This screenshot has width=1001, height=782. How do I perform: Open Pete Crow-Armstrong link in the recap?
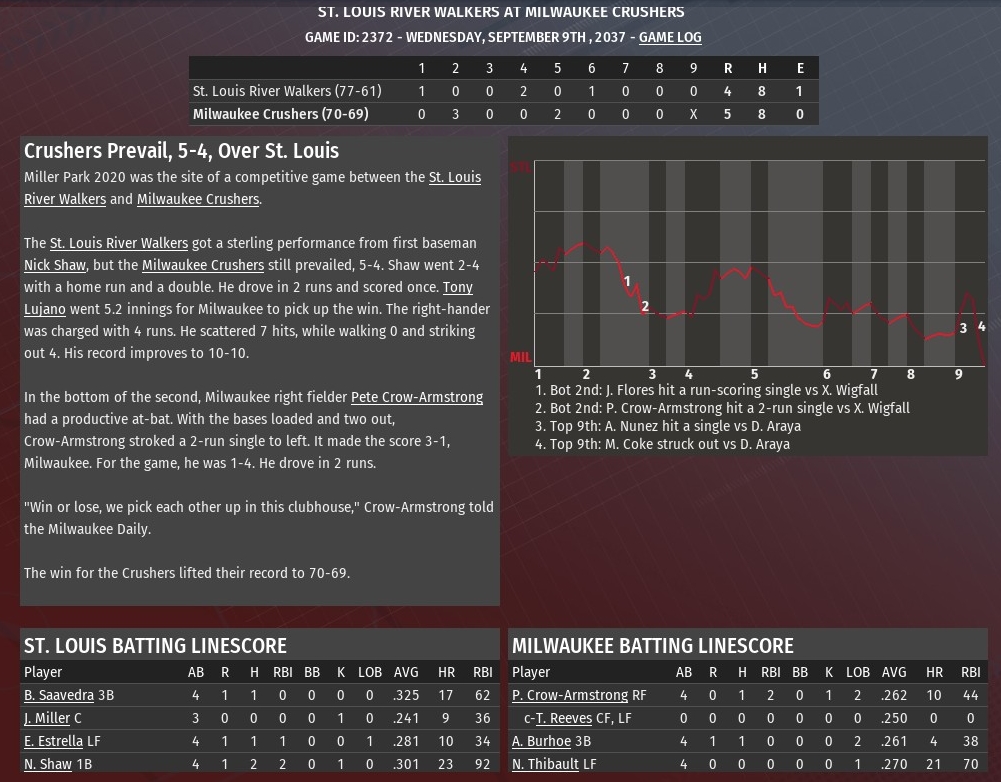(416, 397)
